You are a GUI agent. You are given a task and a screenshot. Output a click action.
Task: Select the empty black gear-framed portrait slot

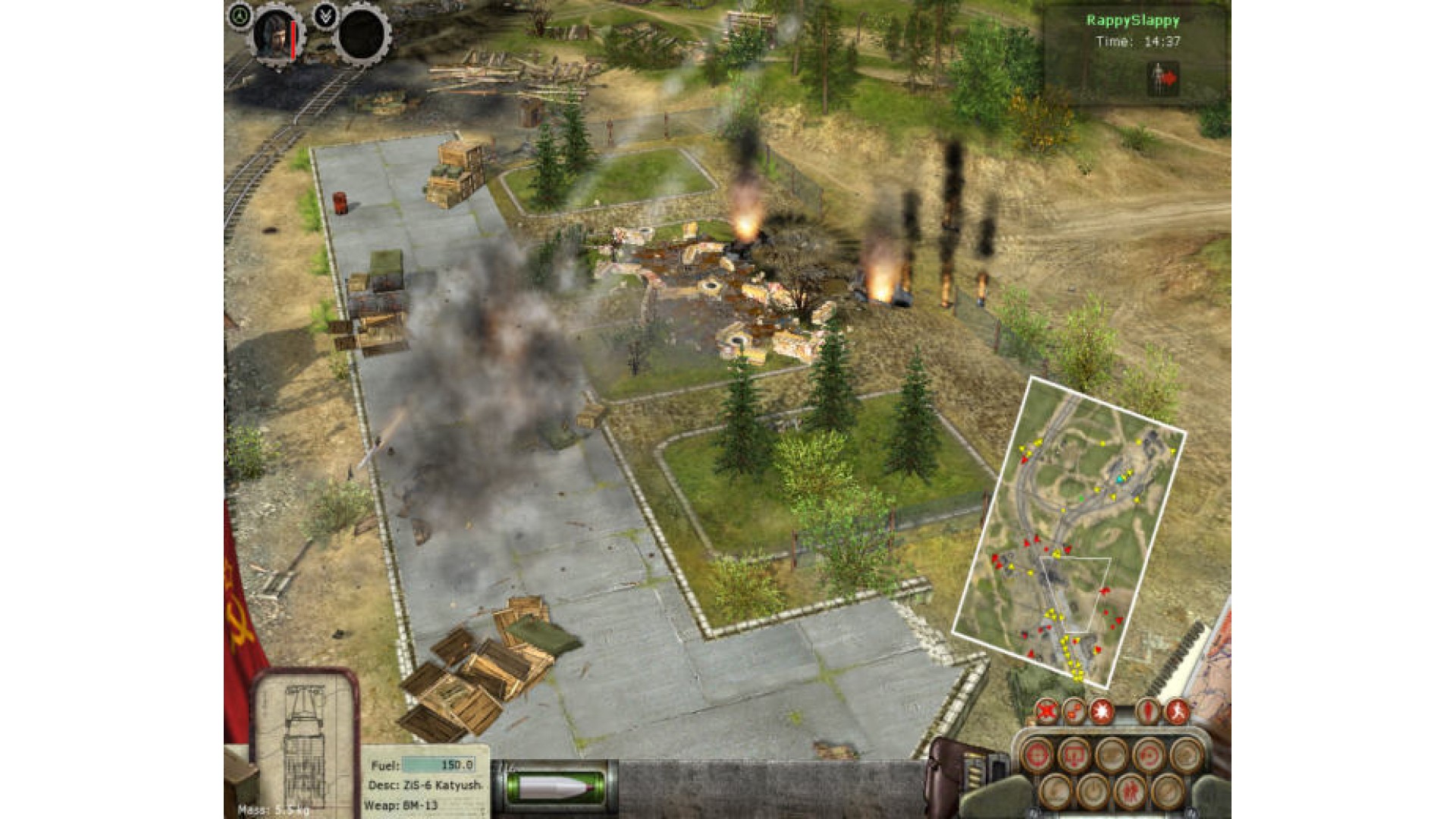(363, 34)
